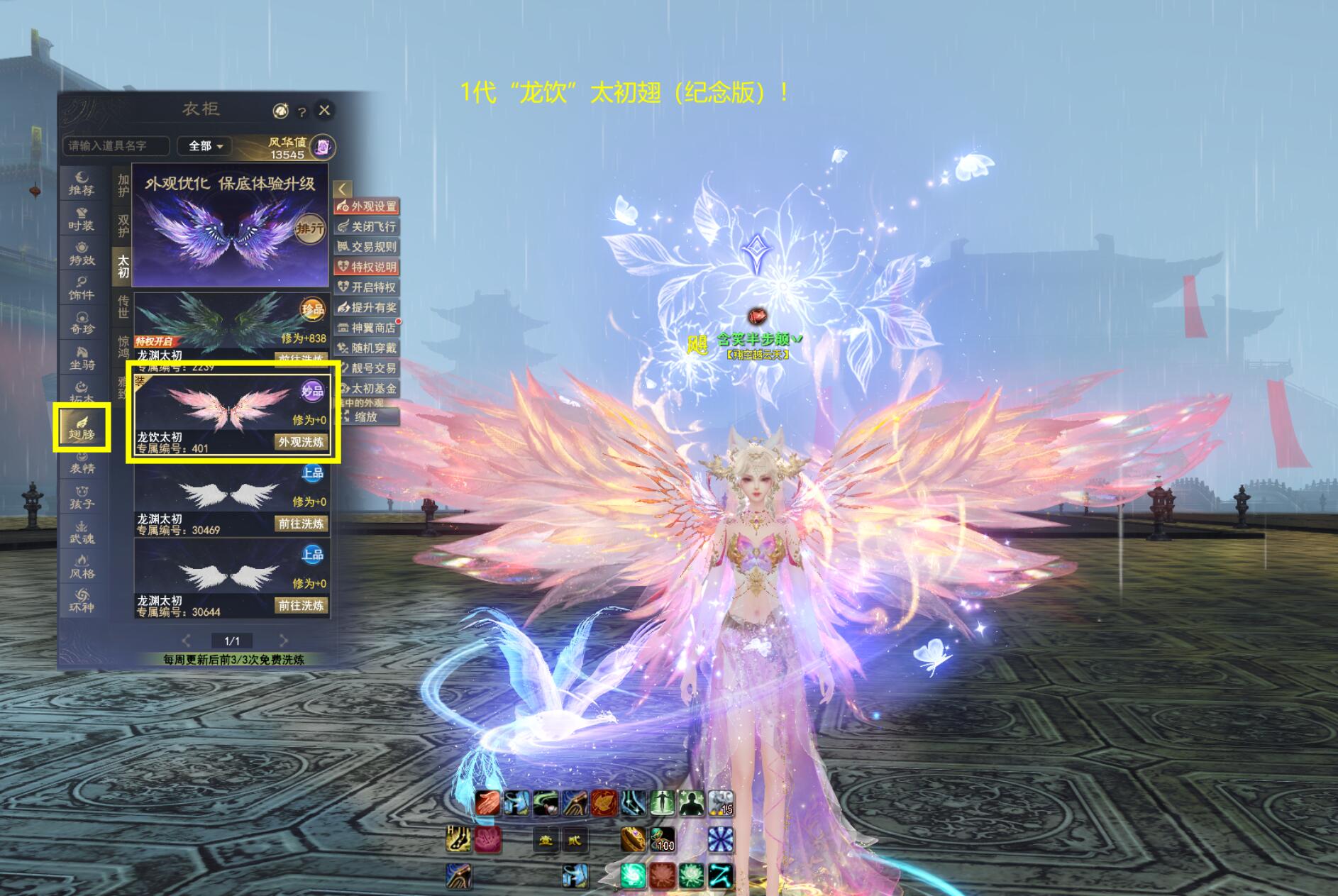Click 外观洗炼 on 龙饮太初 wings
Image resolution: width=1338 pixels, height=896 pixels.
(x=301, y=442)
